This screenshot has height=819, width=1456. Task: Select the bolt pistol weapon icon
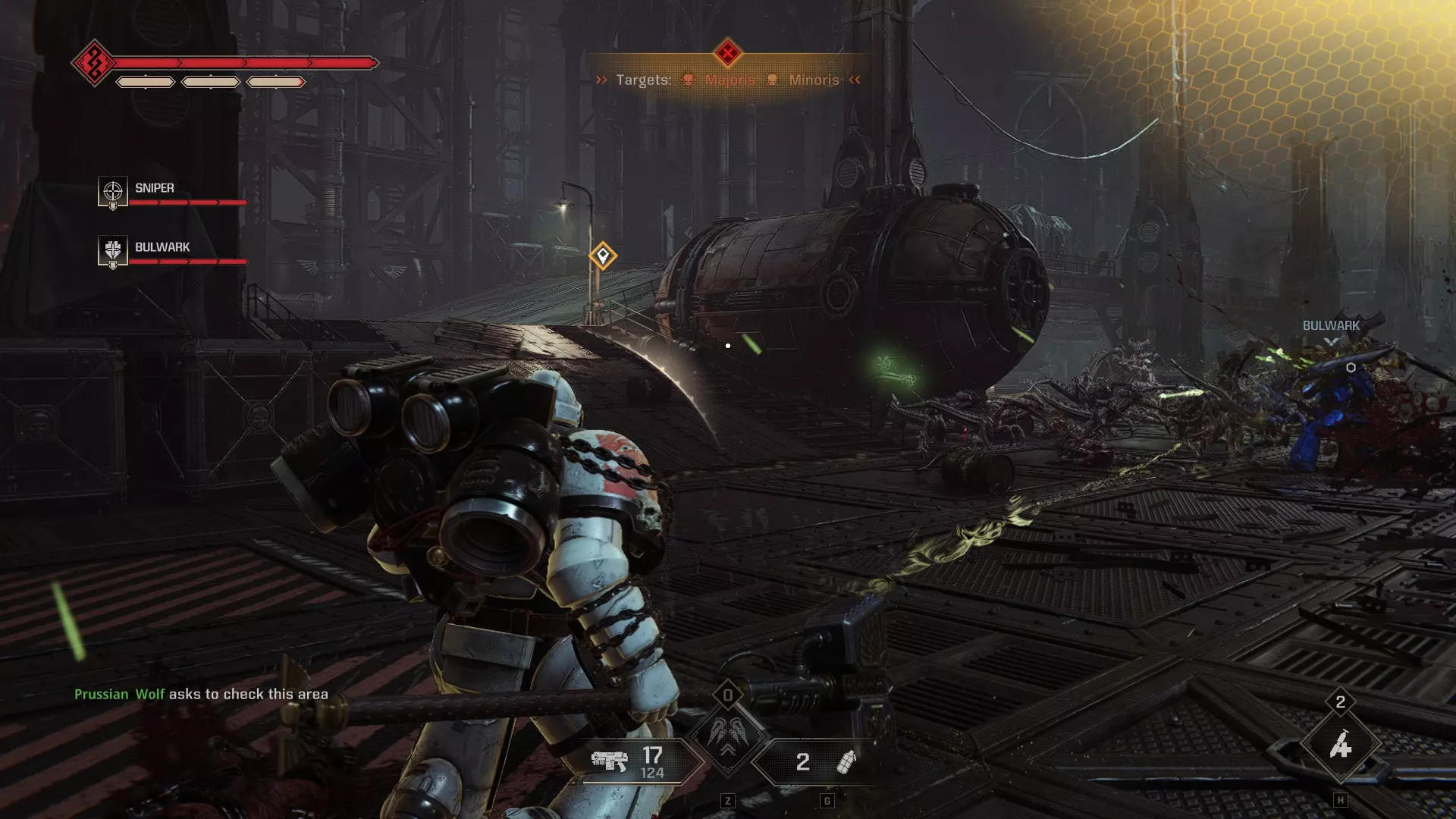[x=610, y=761]
